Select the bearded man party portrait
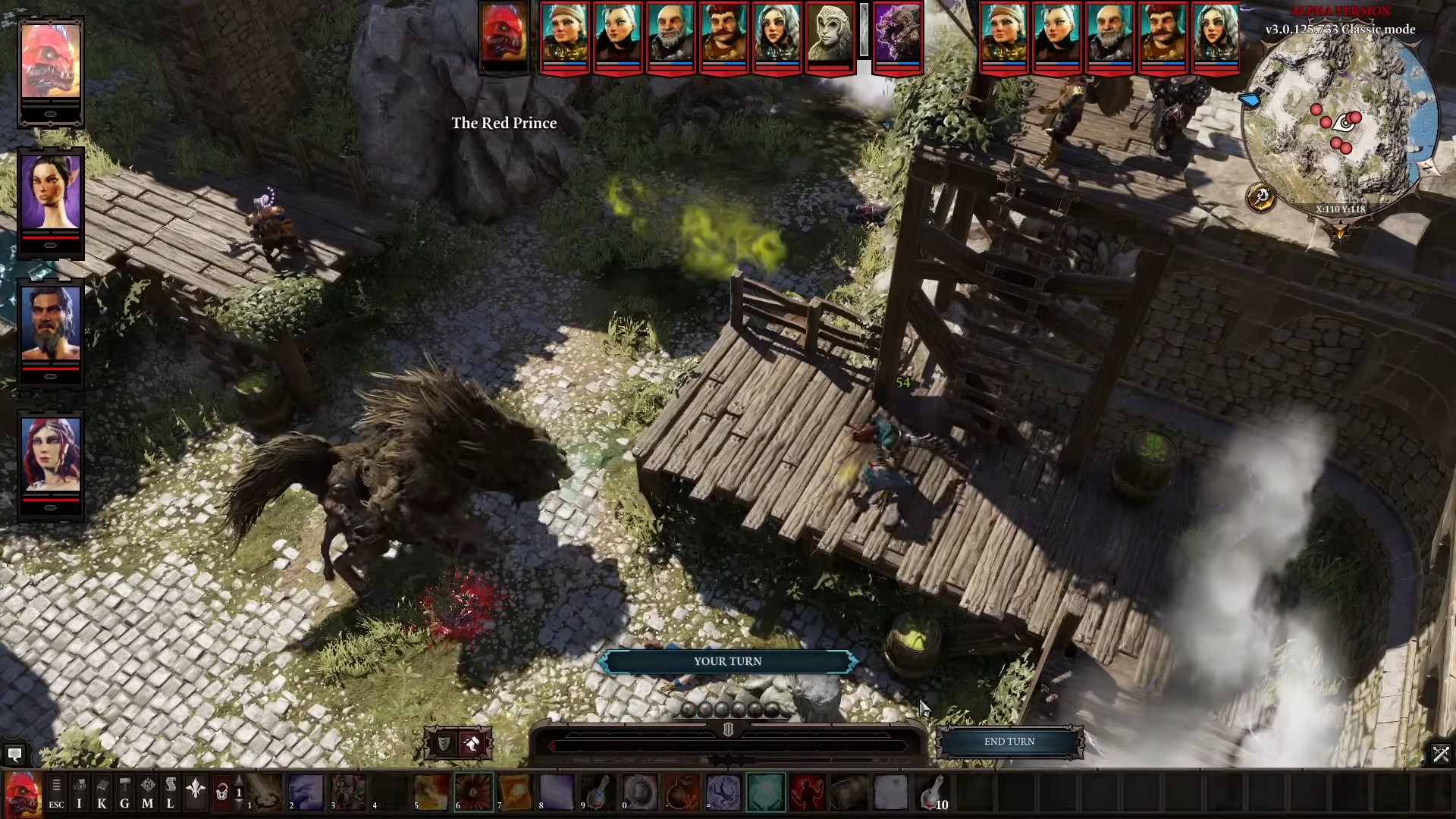The height and width of the screenshot is (819, 1456). click(x=50, y=323)
